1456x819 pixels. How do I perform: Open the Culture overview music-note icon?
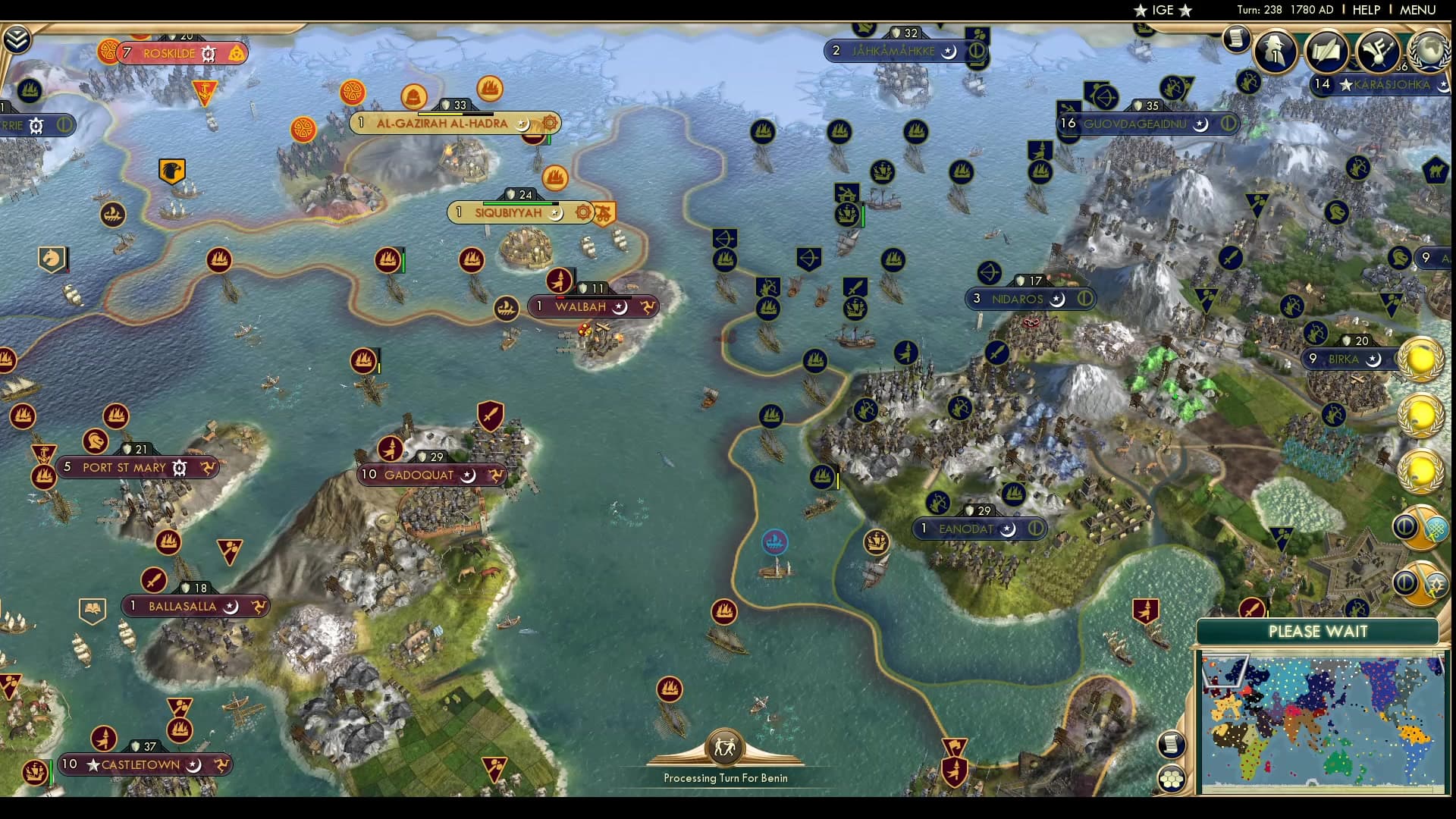coord(1379,52)
